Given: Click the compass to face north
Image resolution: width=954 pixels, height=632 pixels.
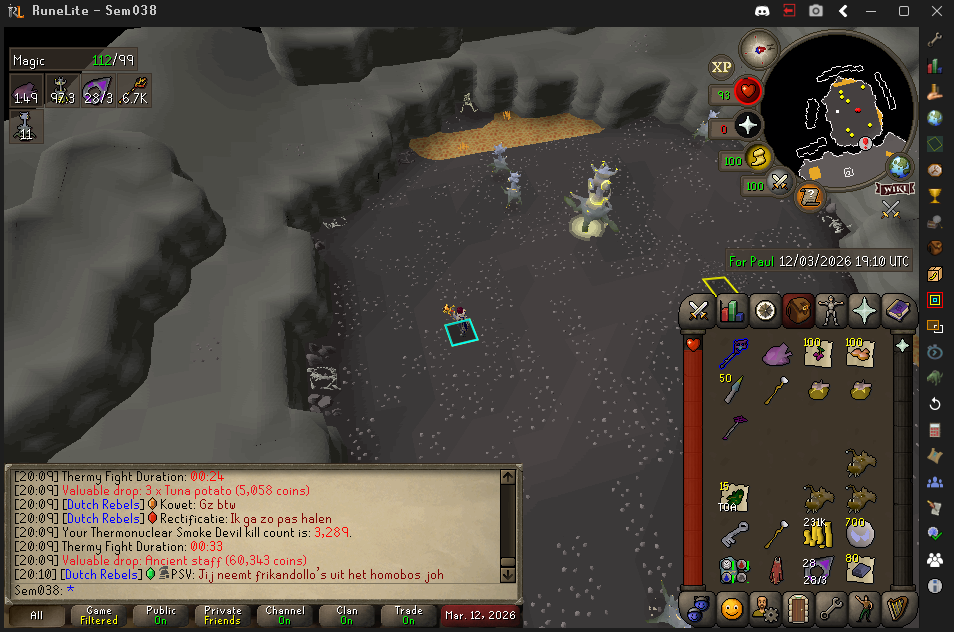Looking at the screenshot, I should pyautogui.click(x=759, y=48).
